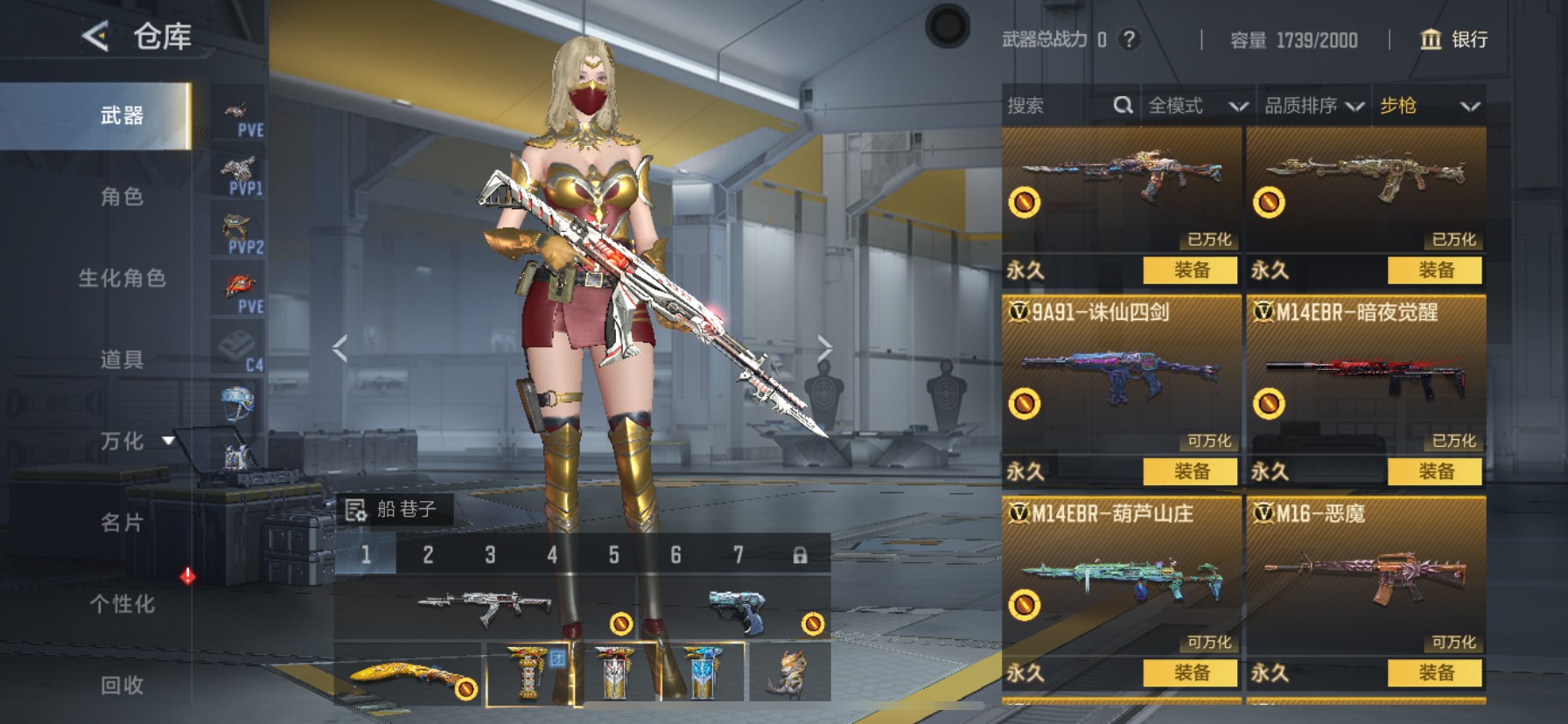Equip the M14EBR-暗夜觉醒 rifle
This screenshot has height=724, width=1568.
[1435, 471]
